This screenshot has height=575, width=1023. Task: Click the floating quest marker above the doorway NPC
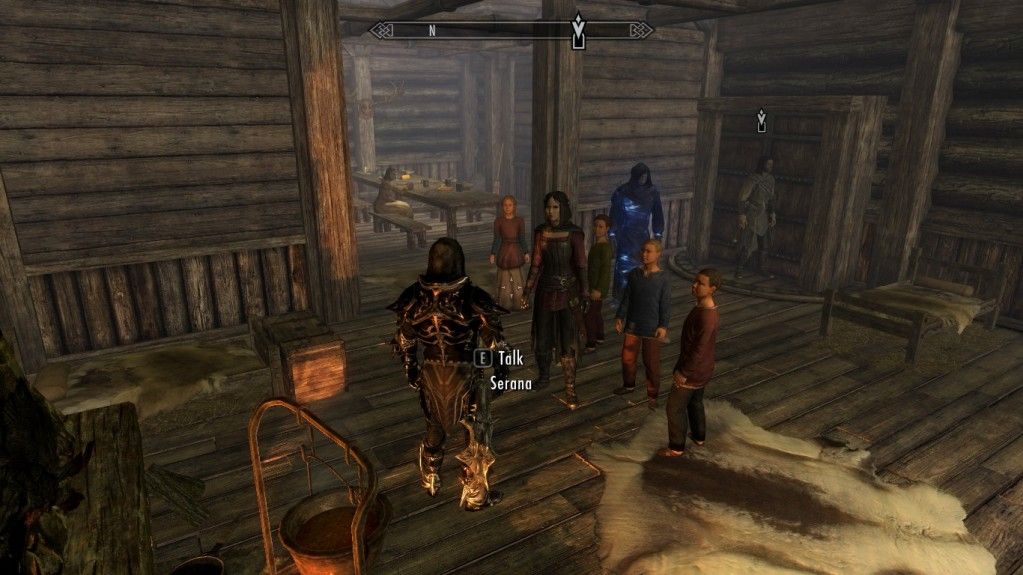[x=761, y=121]
